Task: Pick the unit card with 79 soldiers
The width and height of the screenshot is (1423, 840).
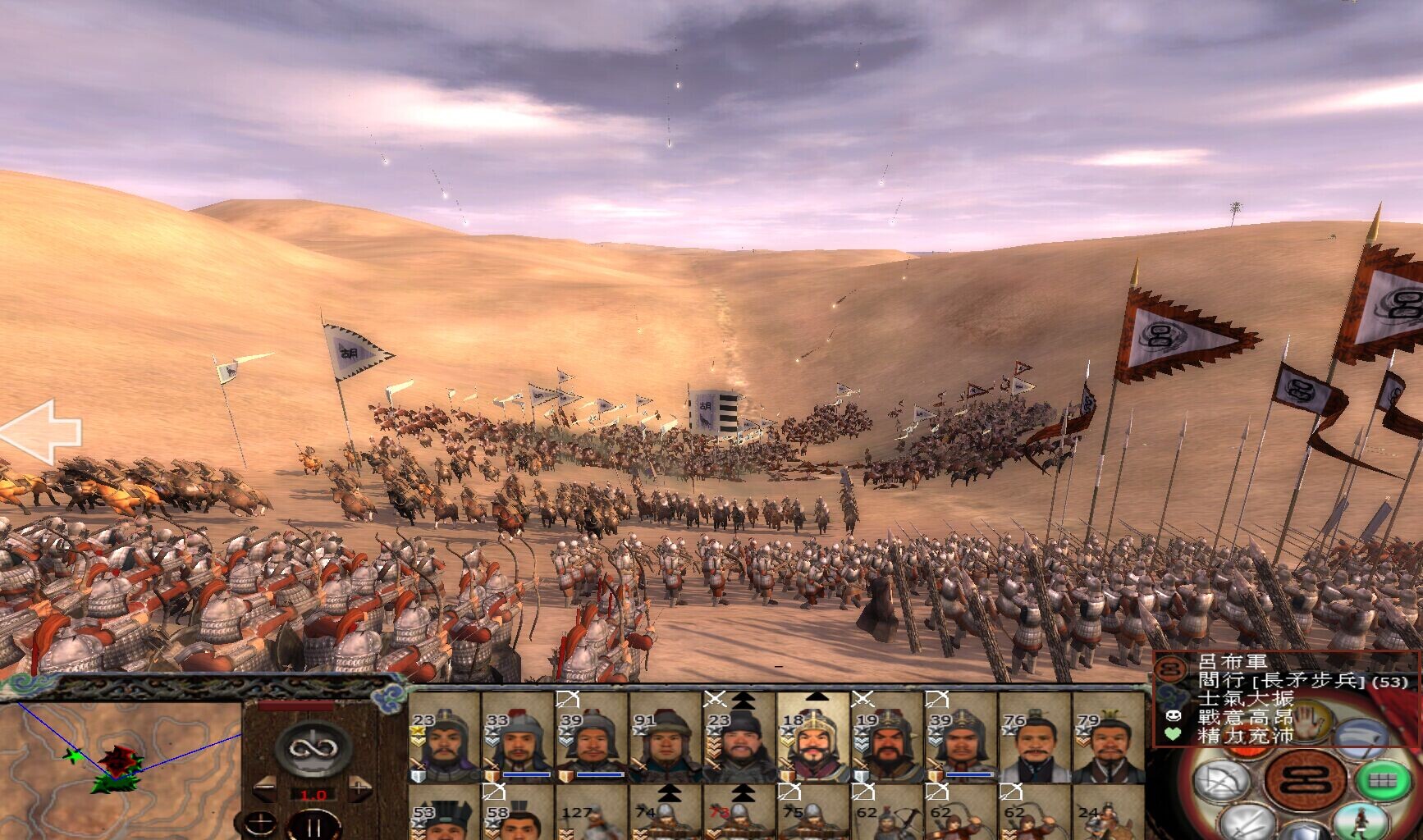Action: (x=1107, y=738)
